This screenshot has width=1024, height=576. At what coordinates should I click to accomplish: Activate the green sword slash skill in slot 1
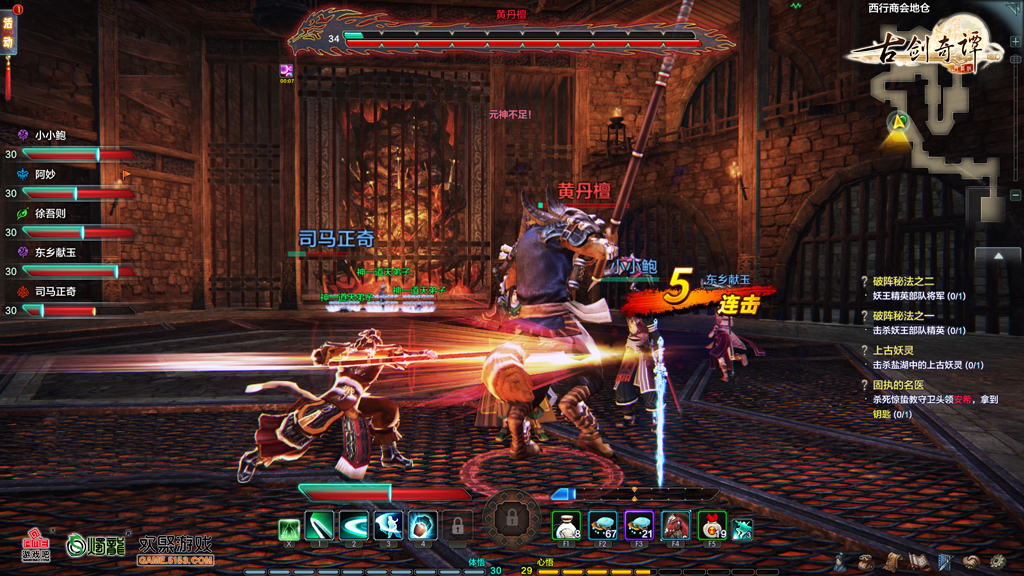(320, 525)
